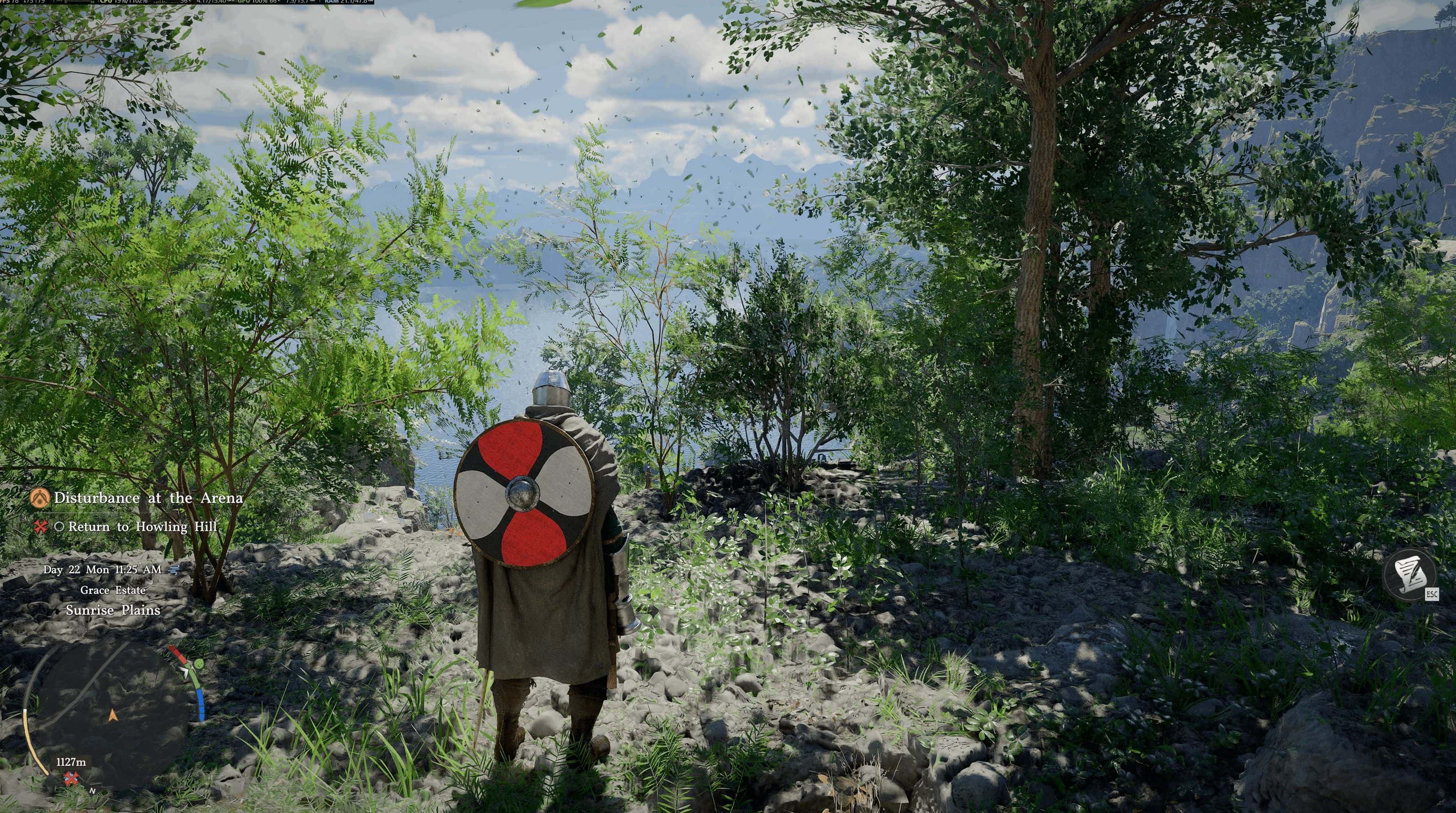This screenshot has width=1456, height=813.
Task: Click the north indicator below the minimap
Action: (92, 791)
